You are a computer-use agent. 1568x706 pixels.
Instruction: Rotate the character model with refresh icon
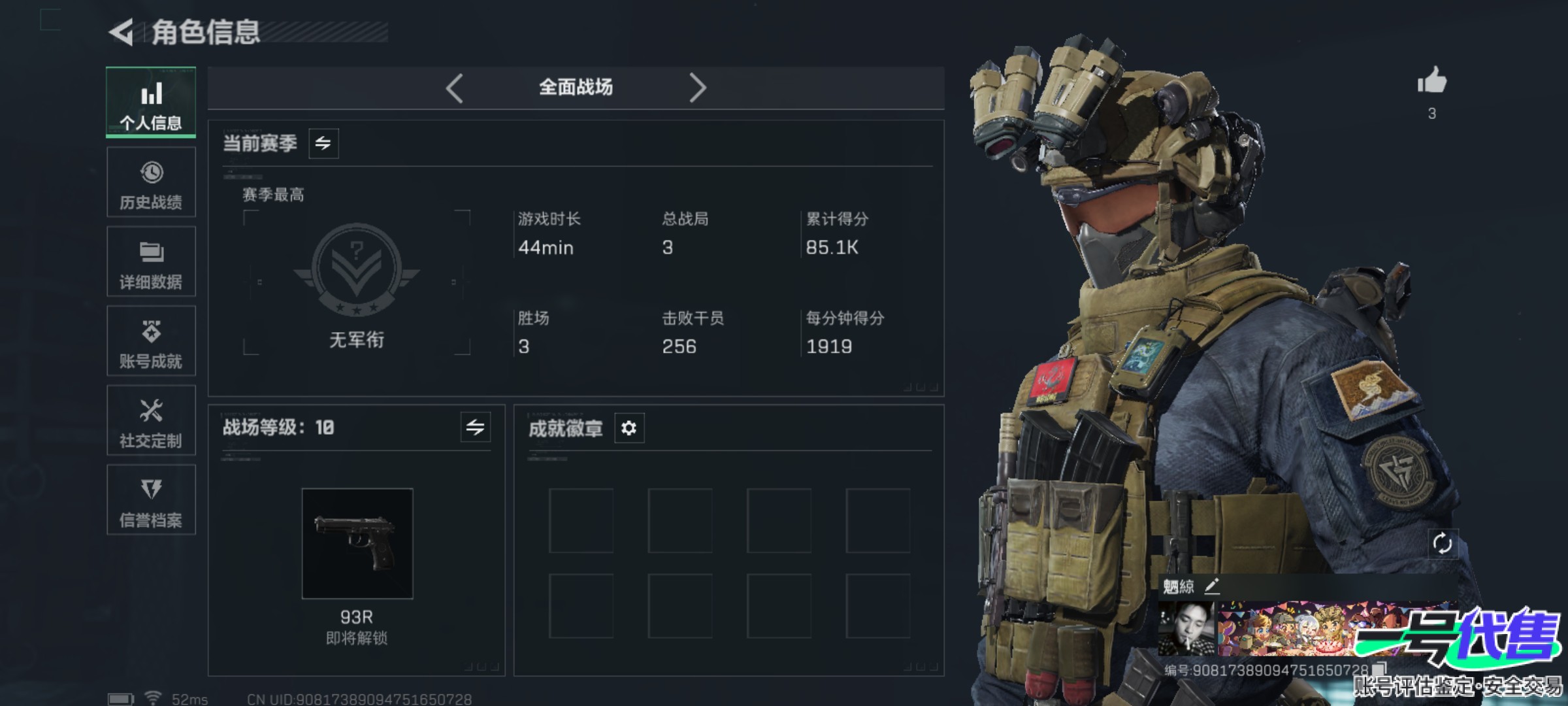click(1442, 544)
